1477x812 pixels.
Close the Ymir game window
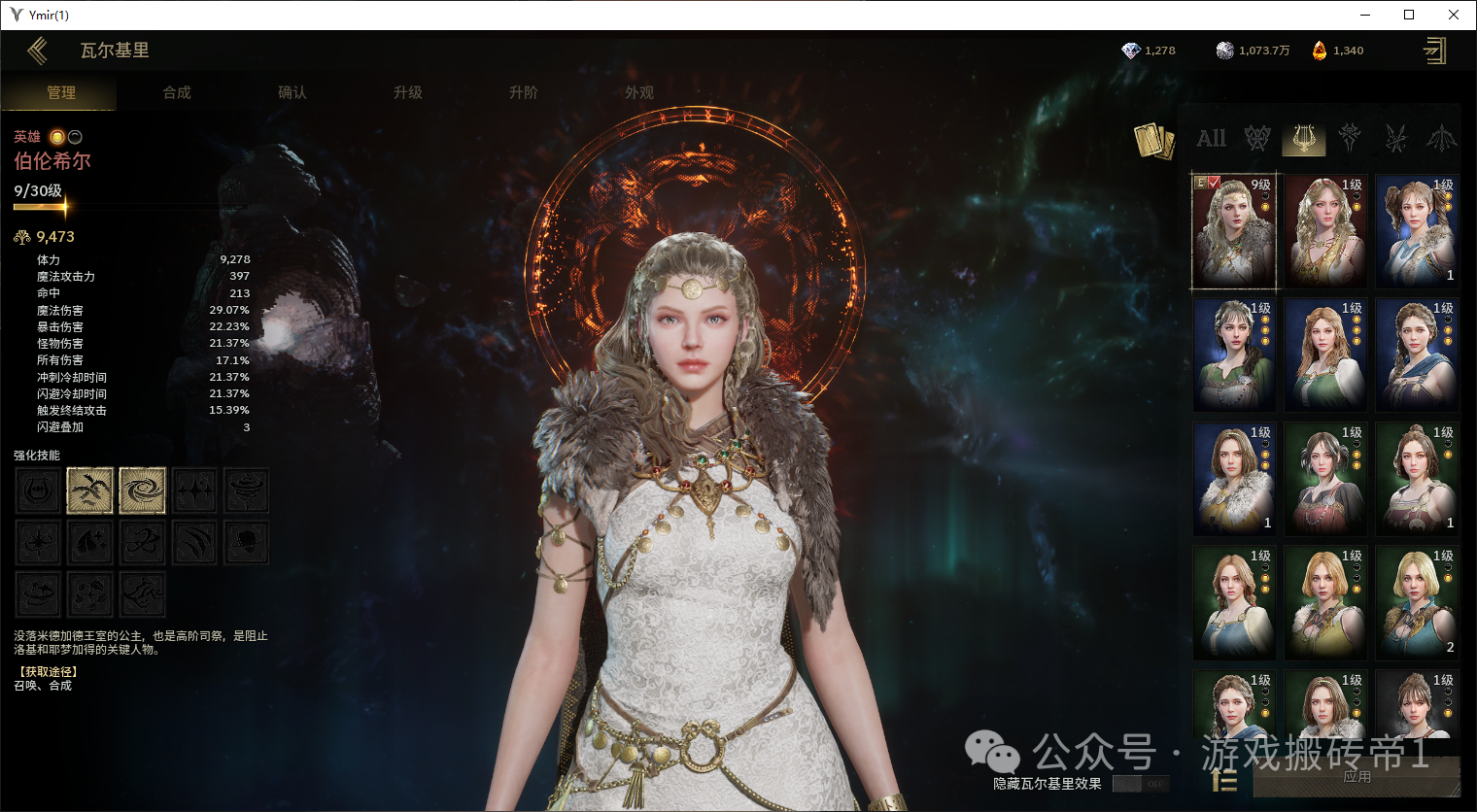[1454, 15]
